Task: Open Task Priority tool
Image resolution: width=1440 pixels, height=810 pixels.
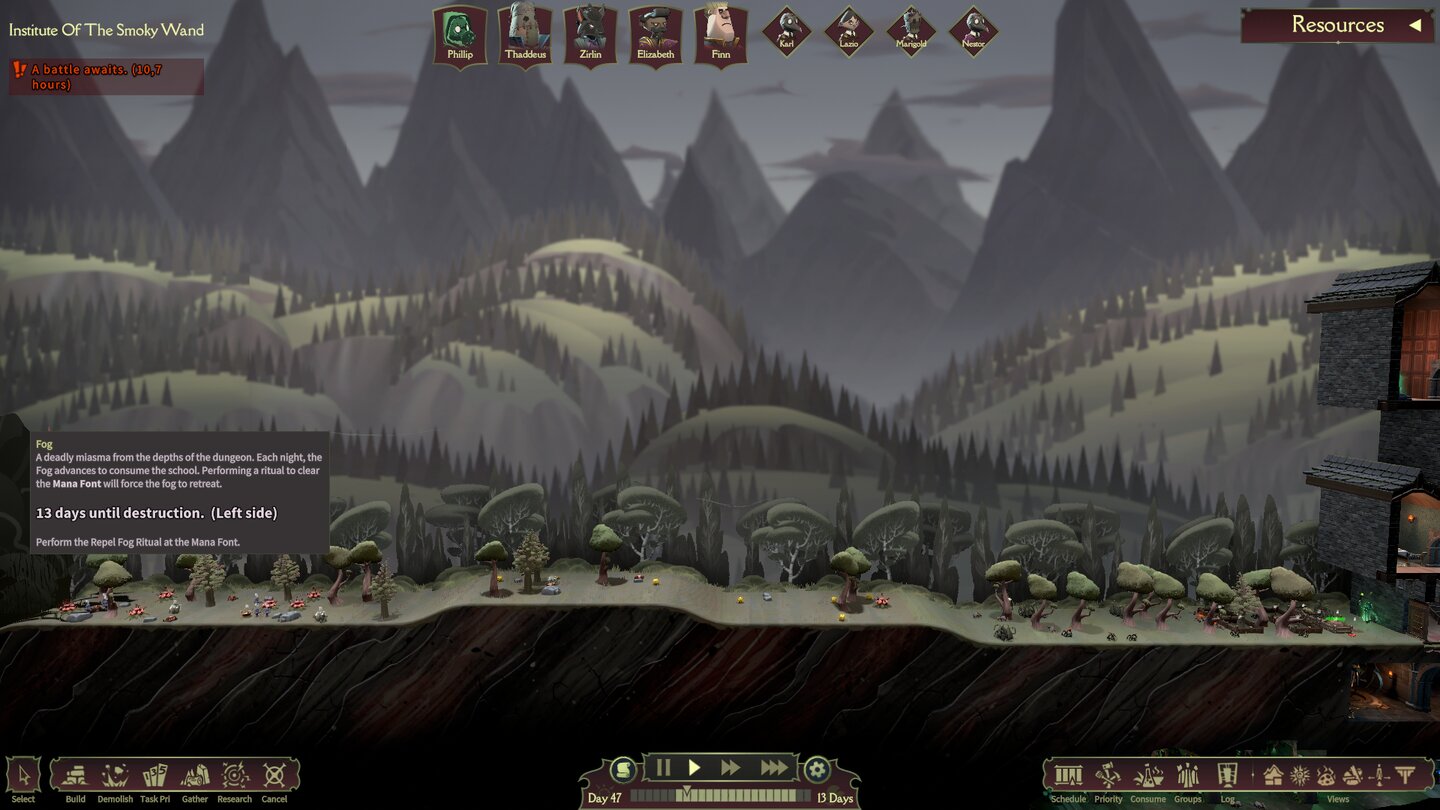Action: pyautogui.click(x=155, y=776)
